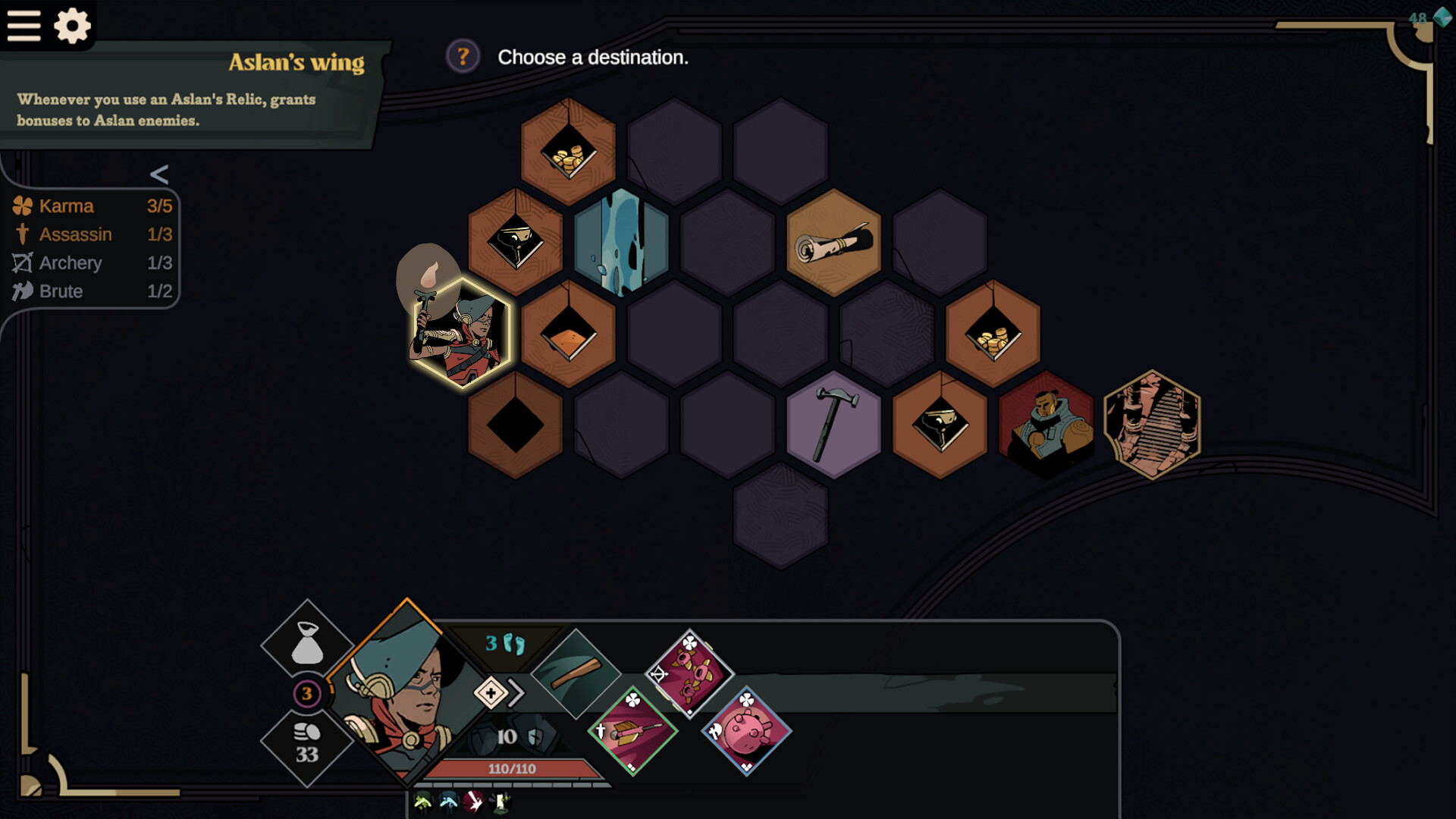Open the settings gear

(x=73, y=26)
